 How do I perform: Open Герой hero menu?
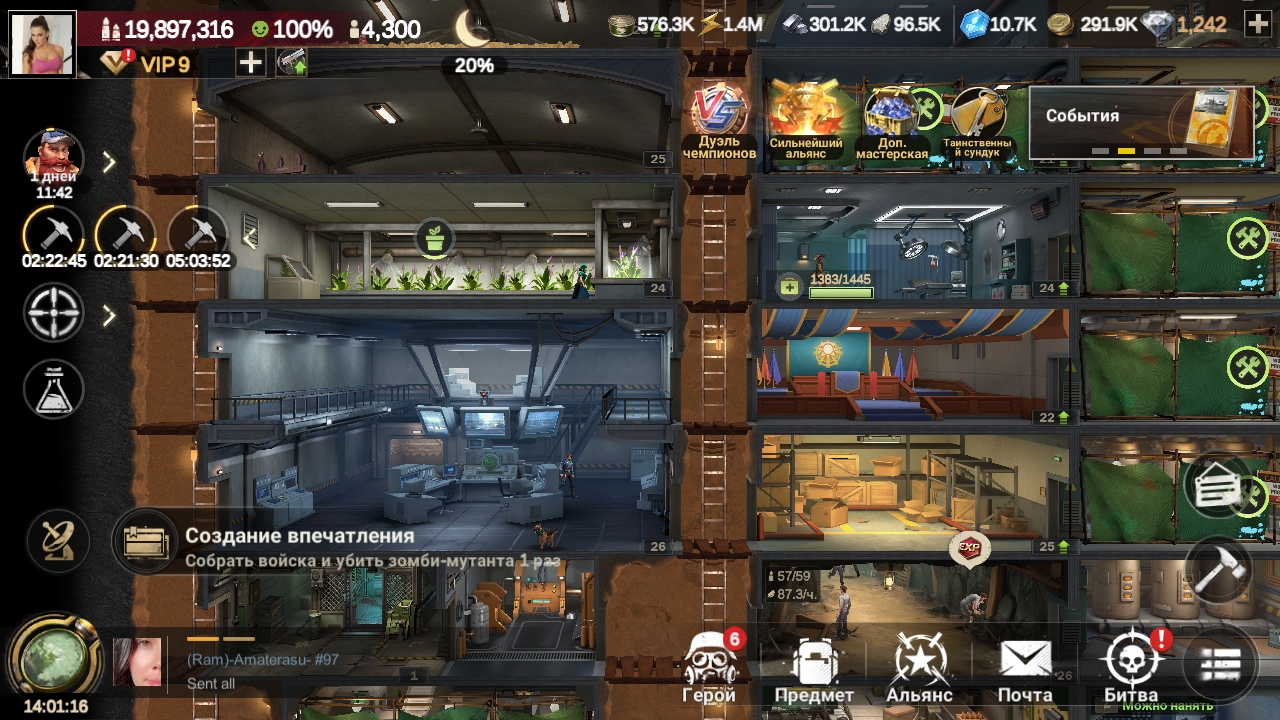tap(709, 666)
